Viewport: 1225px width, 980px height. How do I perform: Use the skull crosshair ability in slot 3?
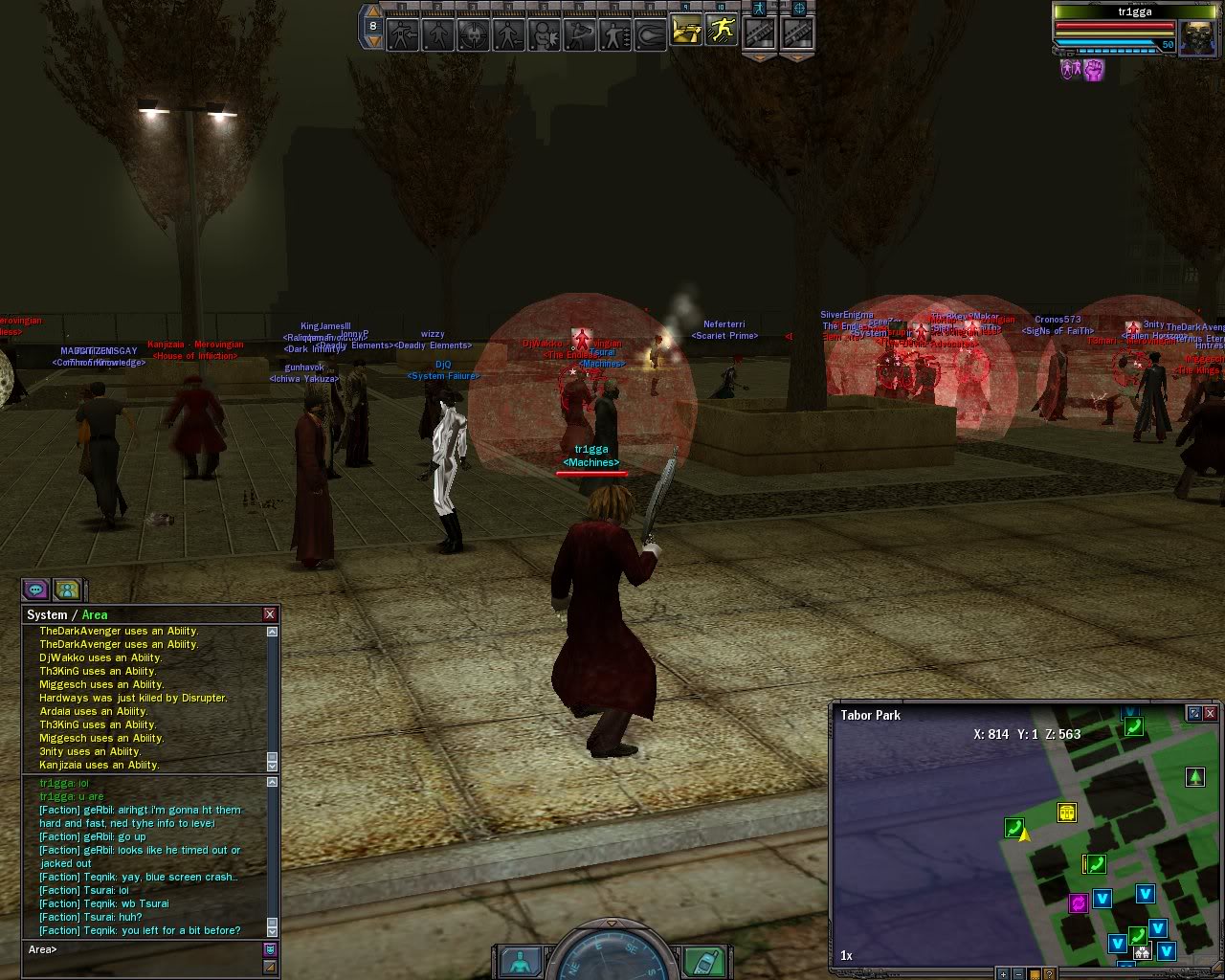(x=473, y=35)
